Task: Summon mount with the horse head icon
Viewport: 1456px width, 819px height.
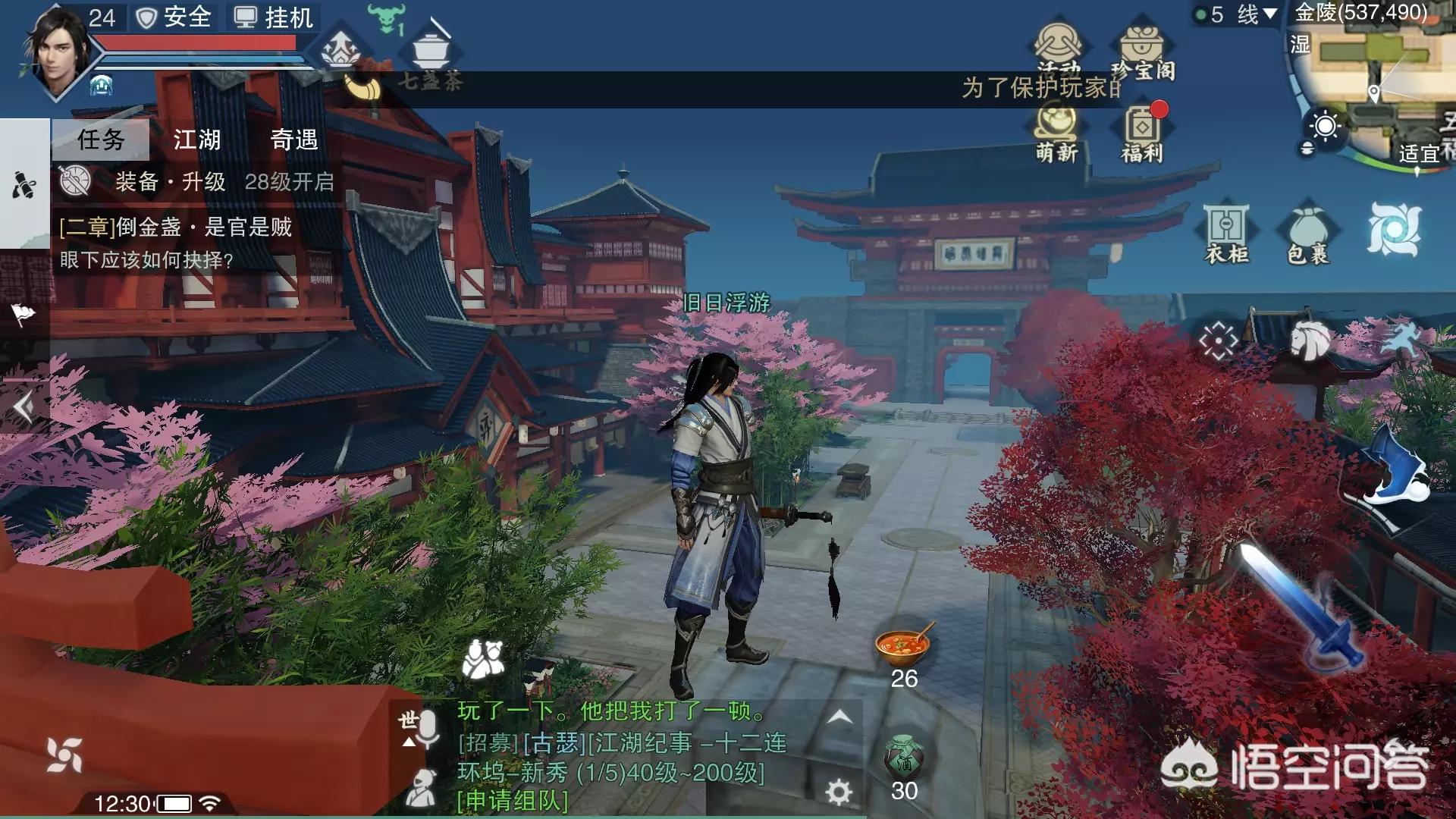Action: tap(1310, 340)
